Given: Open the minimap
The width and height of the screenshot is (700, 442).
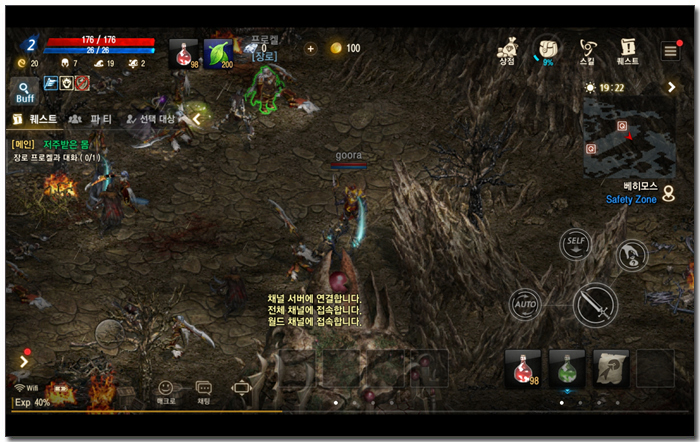Looking at the screenshot, I should (629, 138).
